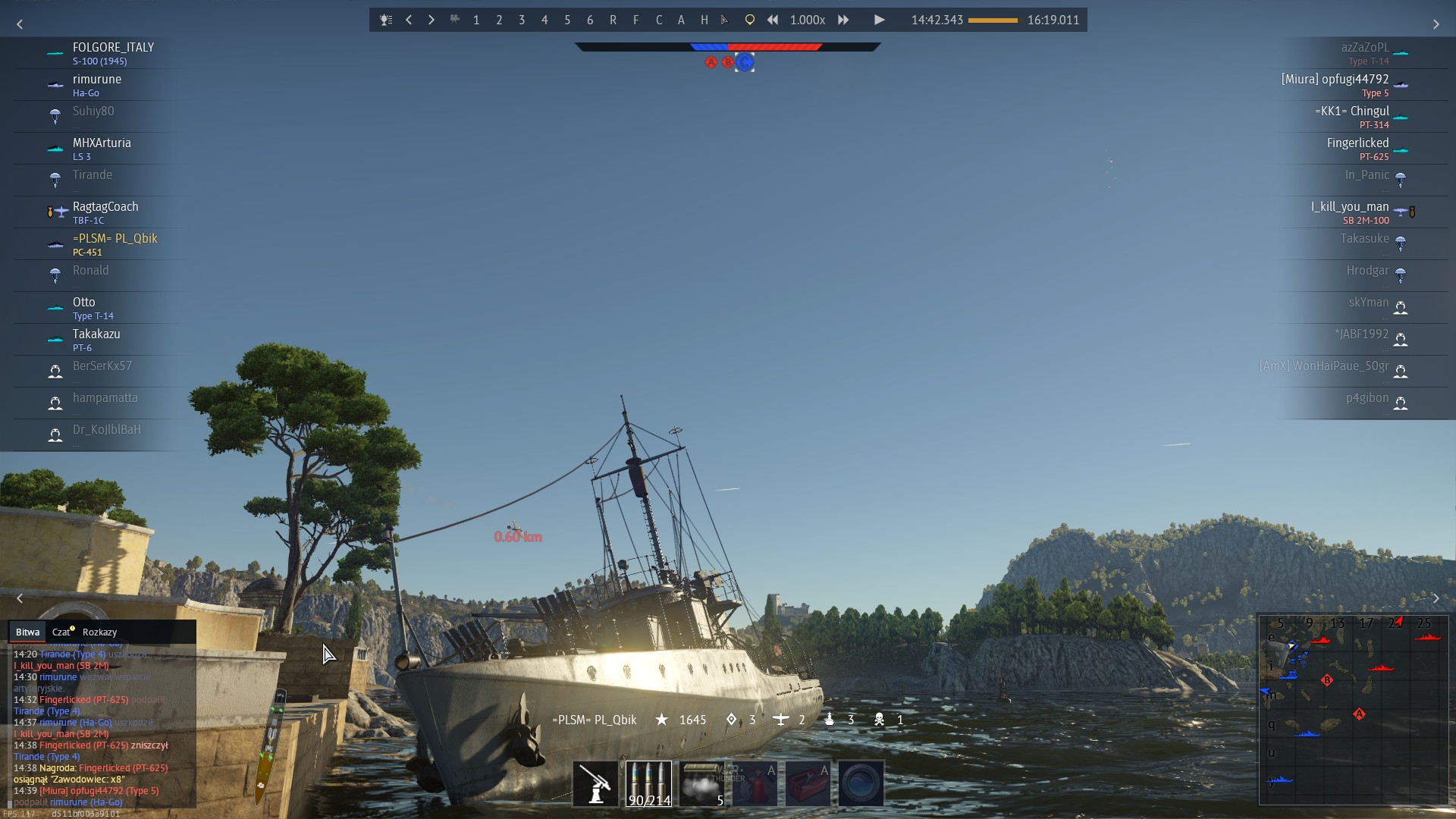Click the minimap of the battle area
This screenshot has width=1456, height=819.
tap(1353, 709)
